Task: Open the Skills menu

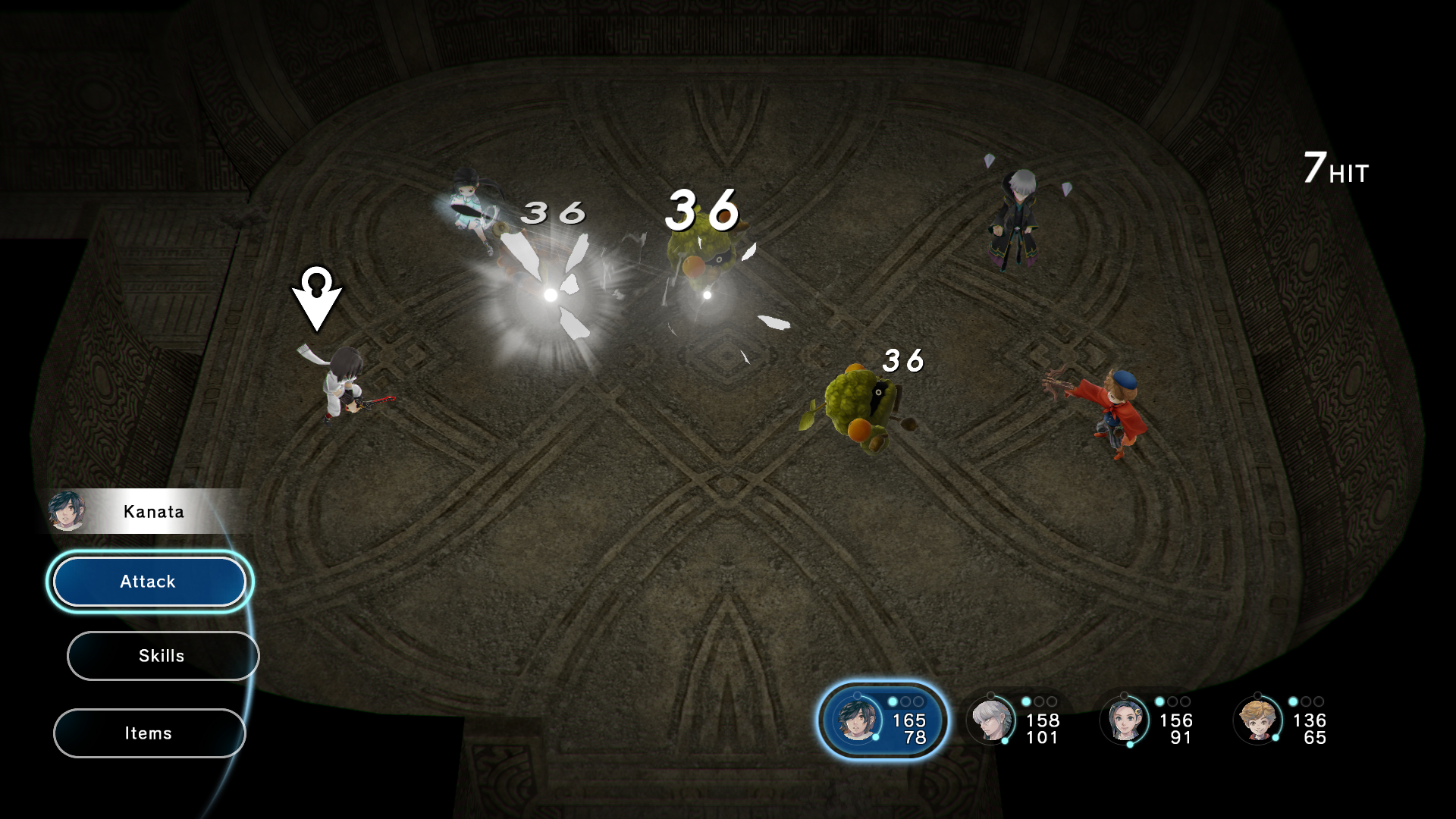Action: pyautogui.click(x=162, y=656)
